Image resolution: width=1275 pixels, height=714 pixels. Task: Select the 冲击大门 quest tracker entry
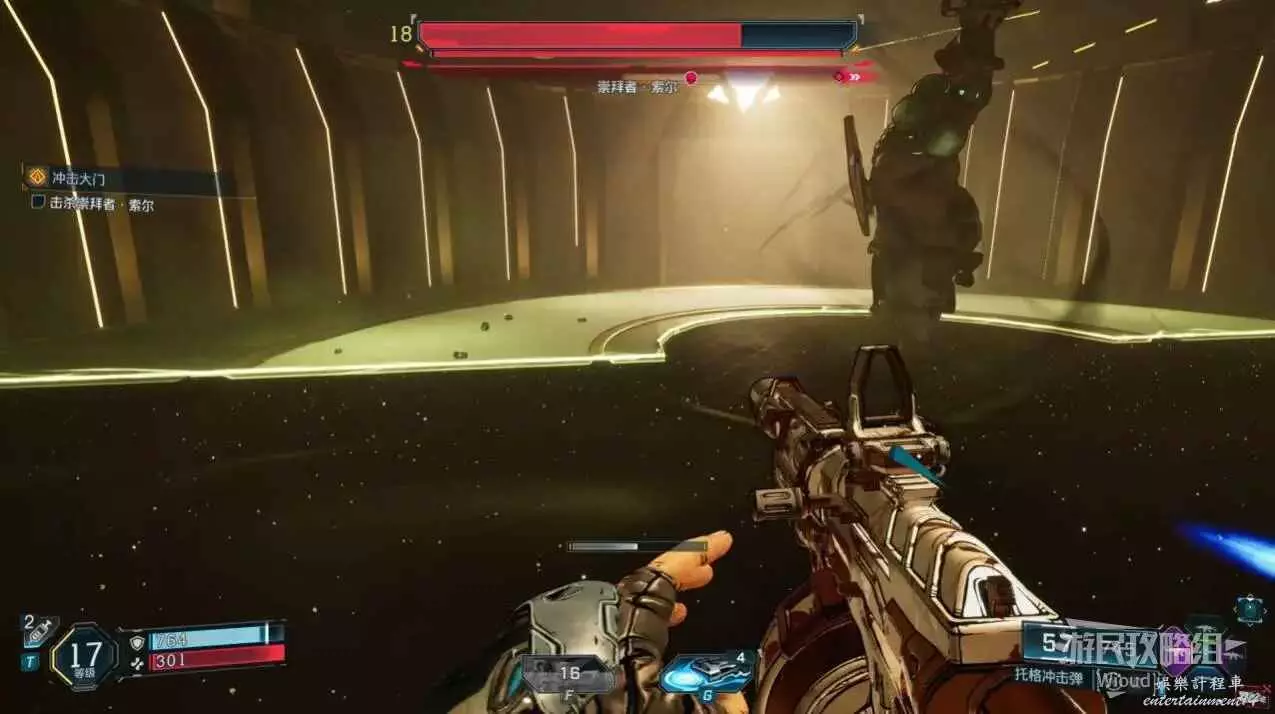click(78, 179)
